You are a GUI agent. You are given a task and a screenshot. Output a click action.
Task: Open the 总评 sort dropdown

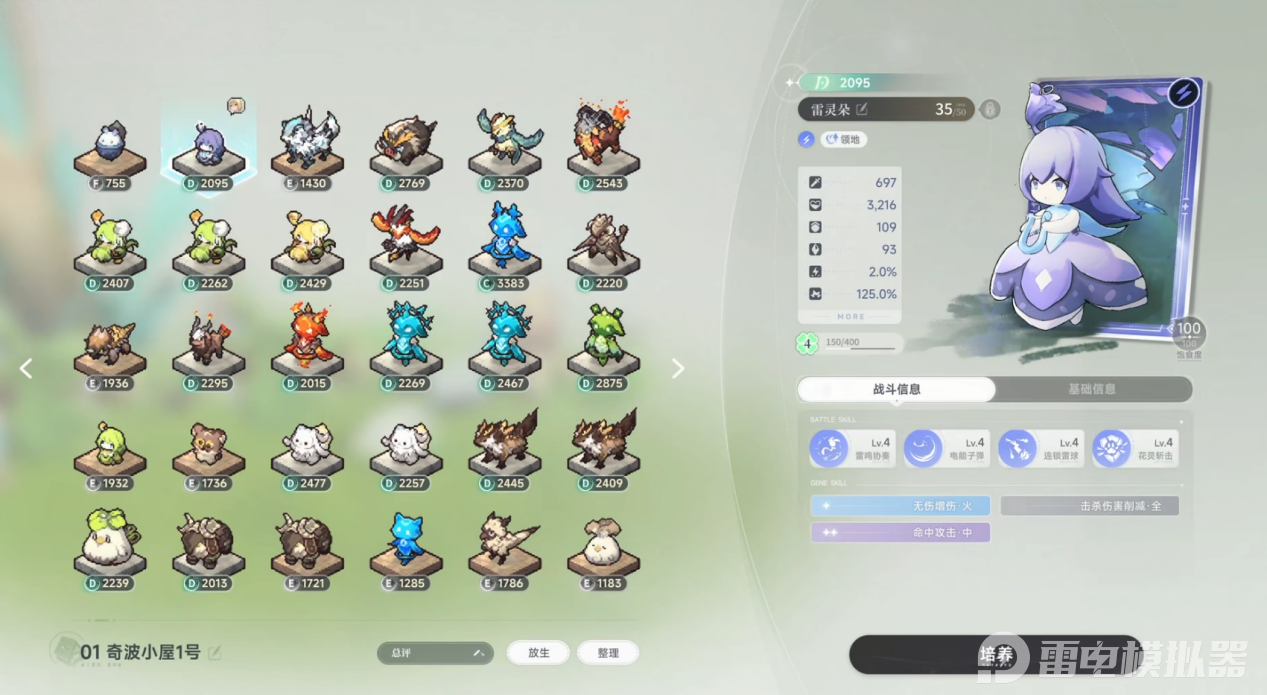[x=435, y=653]
